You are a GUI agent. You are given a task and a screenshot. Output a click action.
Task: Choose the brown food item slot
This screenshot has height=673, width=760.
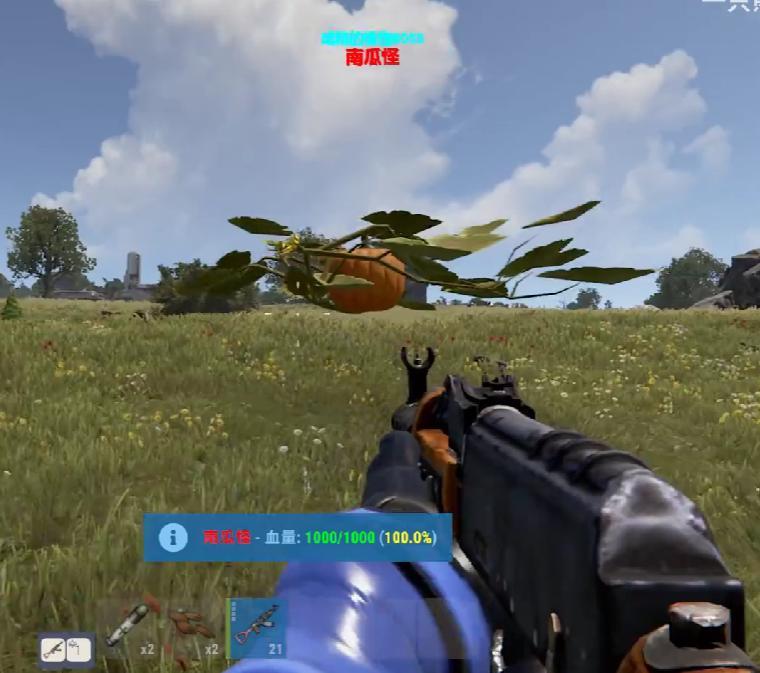pyautogui.click(x=190, y=628)
